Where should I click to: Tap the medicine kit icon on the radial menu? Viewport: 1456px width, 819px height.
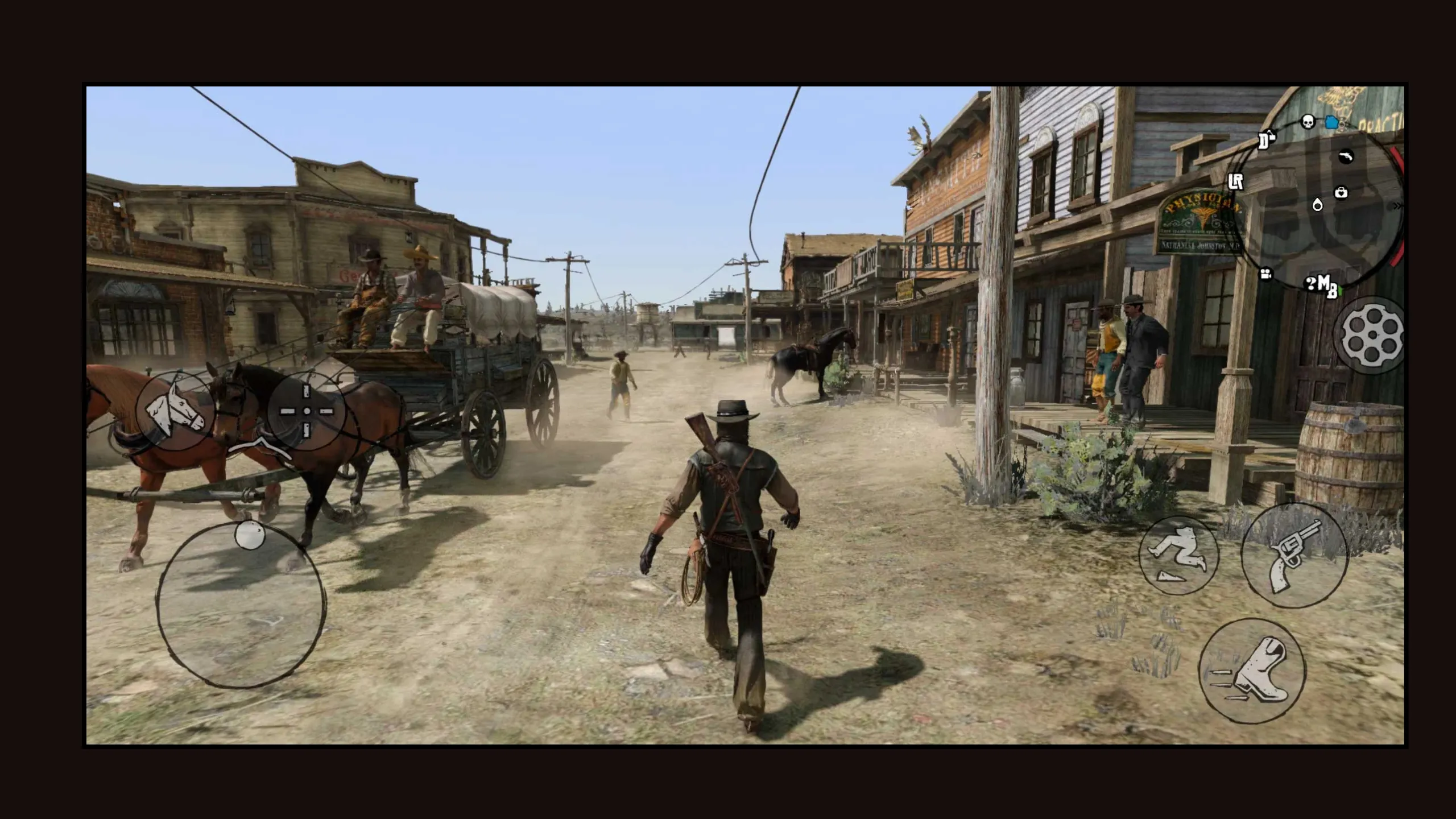1341,192
